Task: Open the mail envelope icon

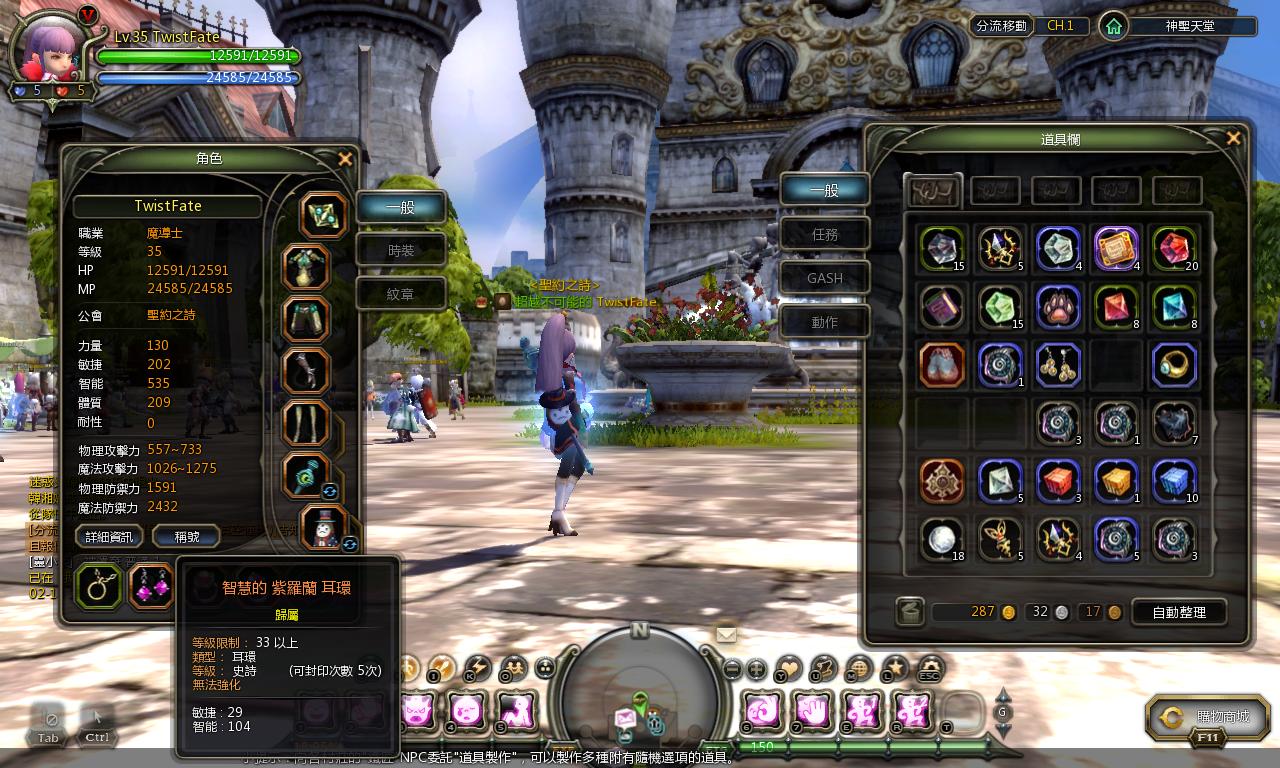Action: click(x=726, y=634)
